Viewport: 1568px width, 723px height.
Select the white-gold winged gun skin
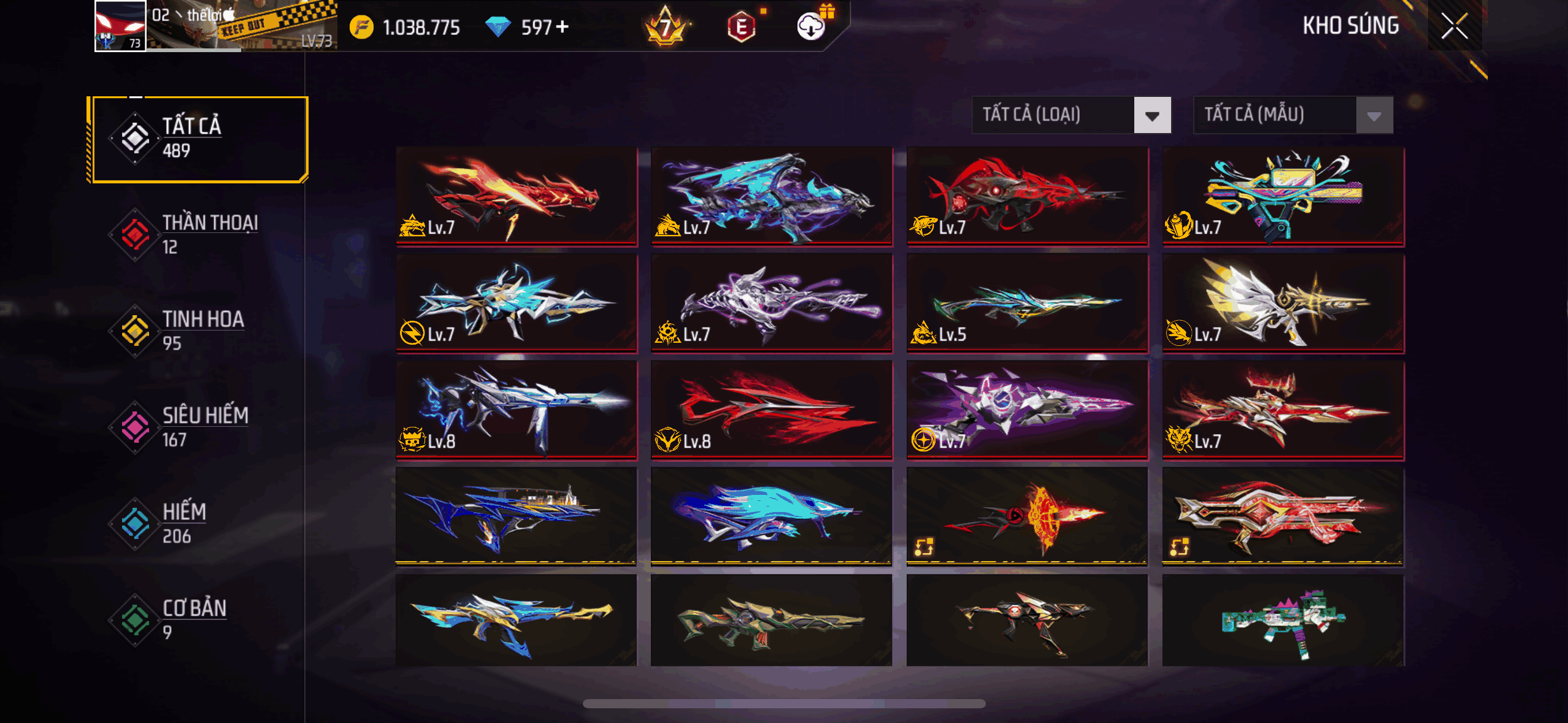click(x=1283, y=304)
